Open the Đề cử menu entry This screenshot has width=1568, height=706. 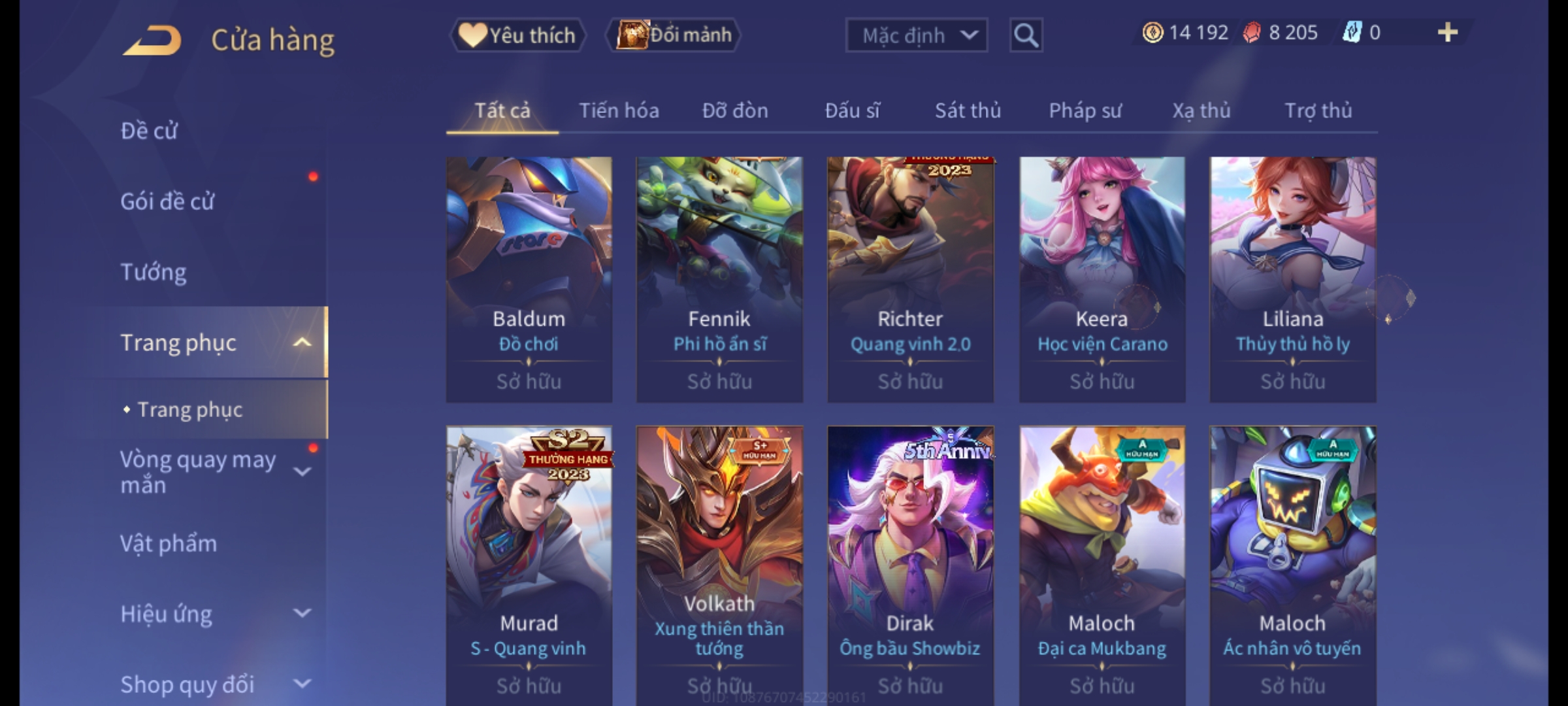tap(149, 131)
